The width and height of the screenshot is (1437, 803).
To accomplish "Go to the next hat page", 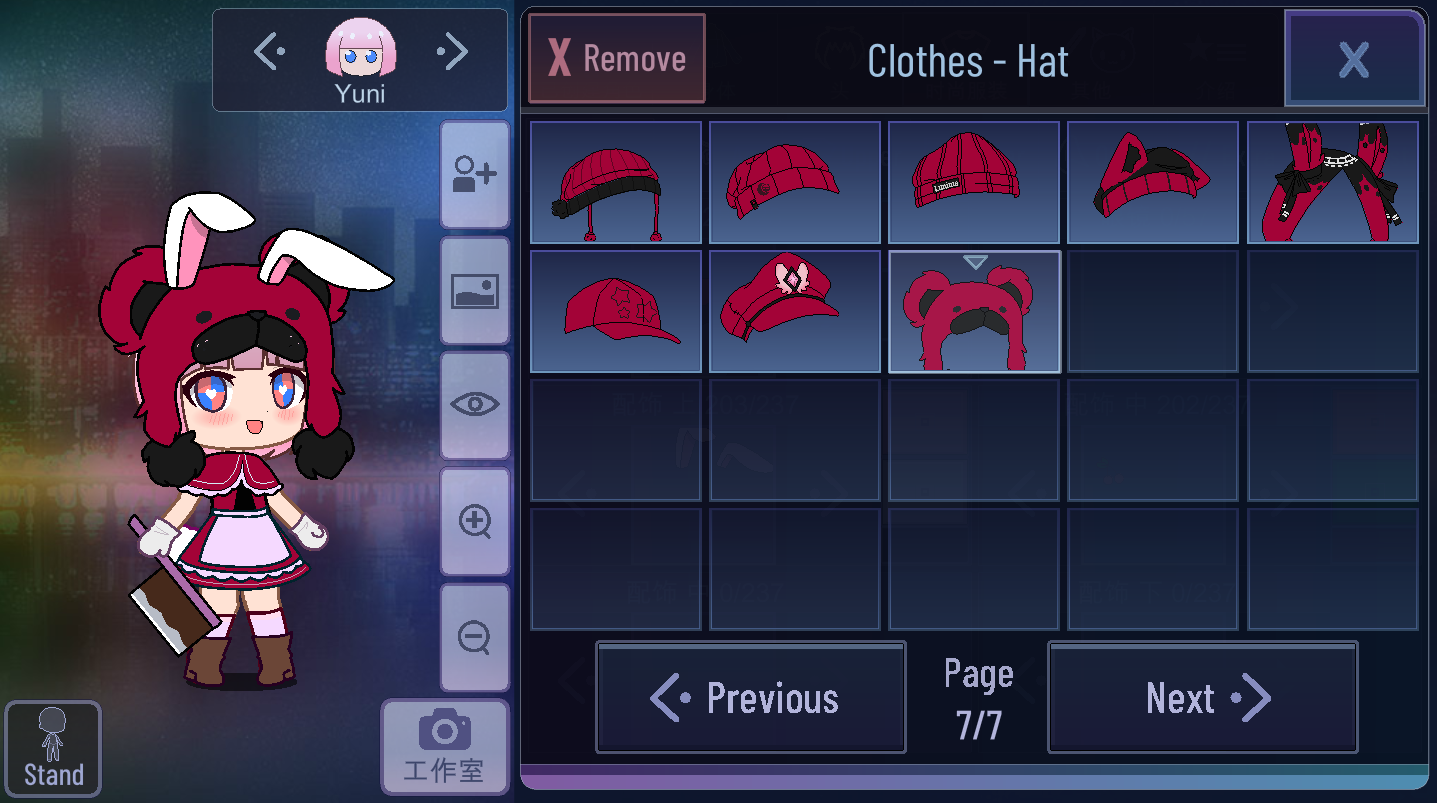I will pos(1202,698).
